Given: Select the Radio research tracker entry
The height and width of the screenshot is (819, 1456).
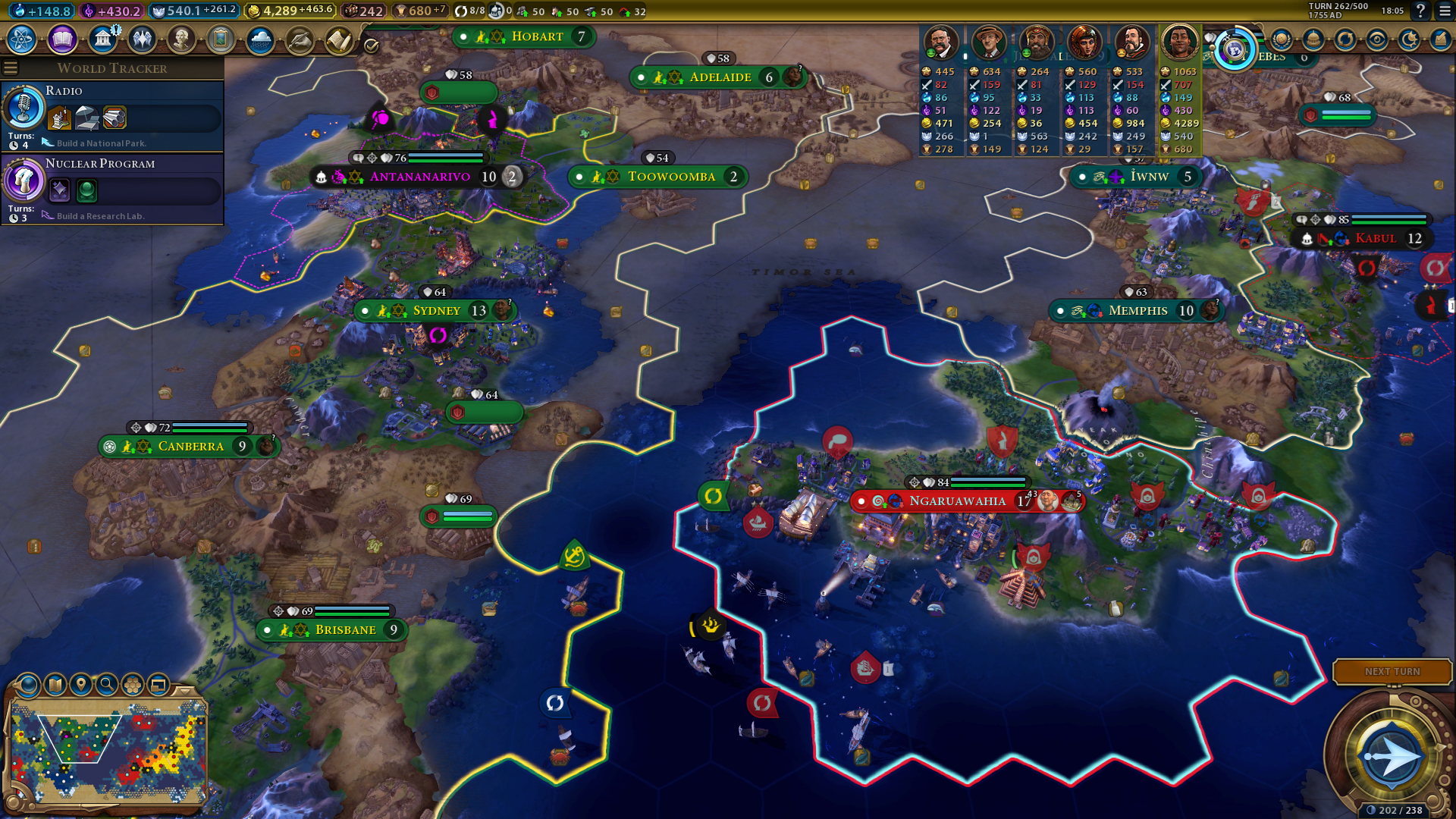Looking at the screenshot, I should point(112,115).
